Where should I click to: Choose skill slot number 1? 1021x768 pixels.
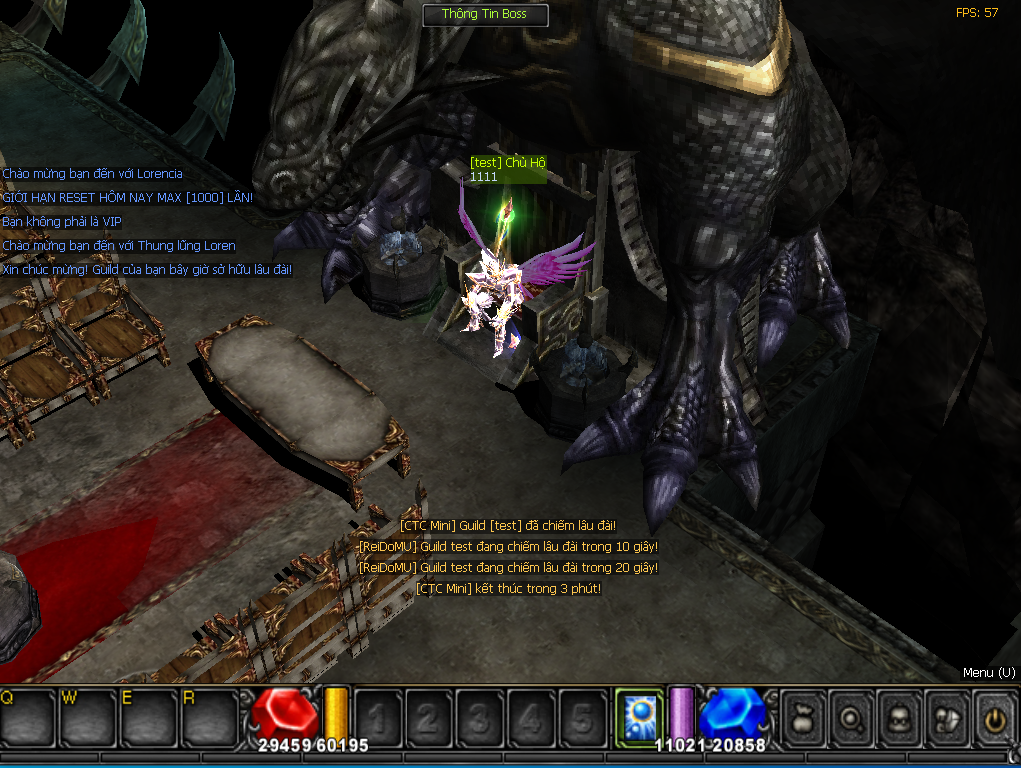378,717
